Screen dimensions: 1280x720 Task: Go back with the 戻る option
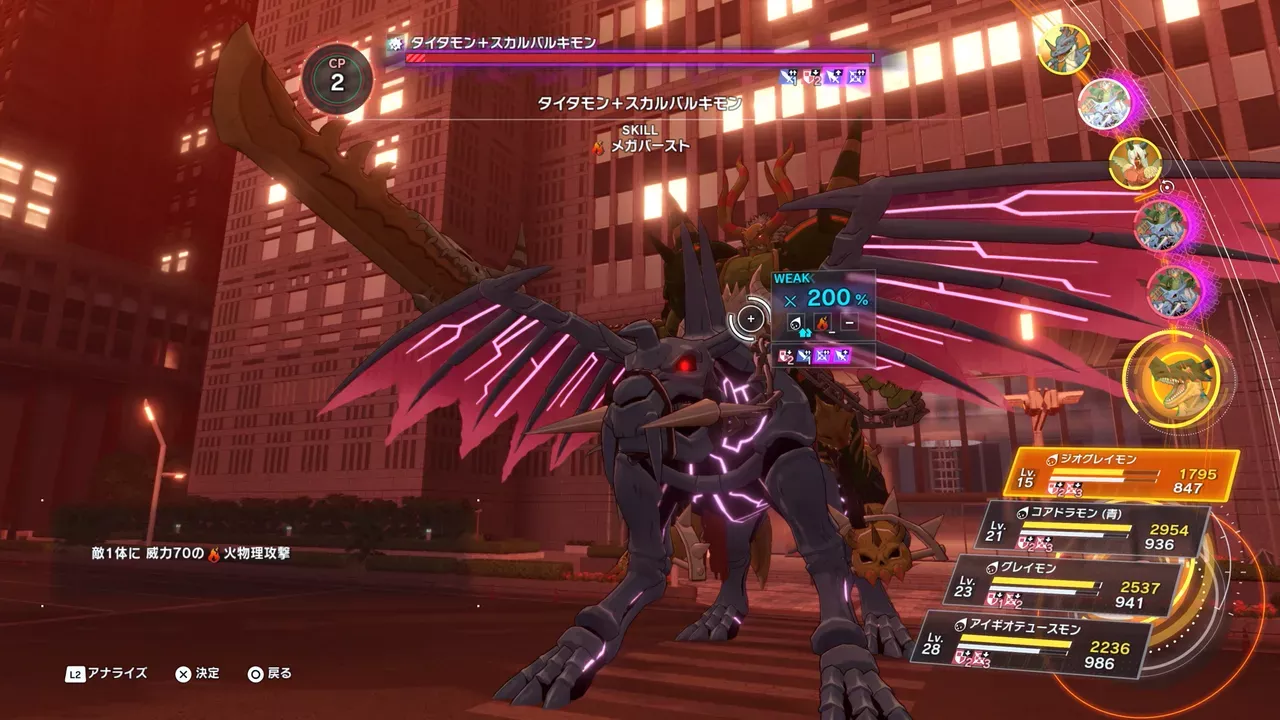[270, 674]
